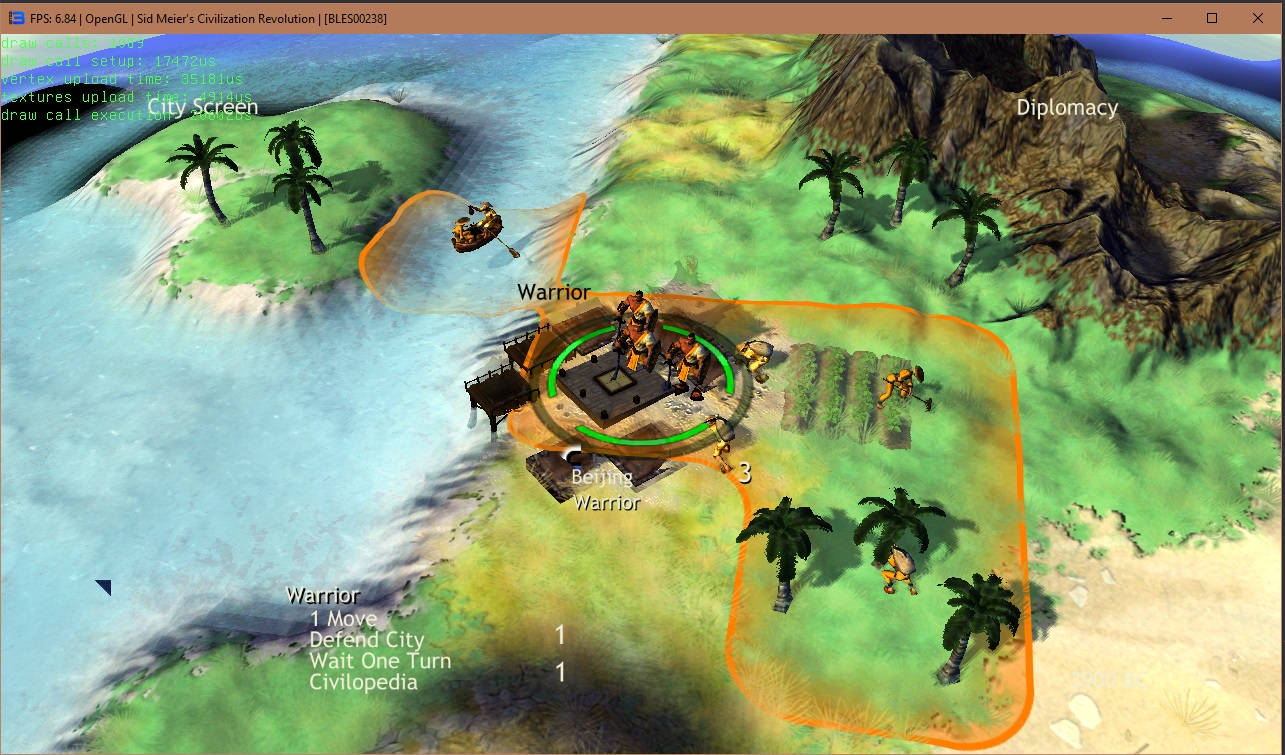Viewport: 1285px width, 755px height.
Task: Close the game window
Action: point(1258,18)
